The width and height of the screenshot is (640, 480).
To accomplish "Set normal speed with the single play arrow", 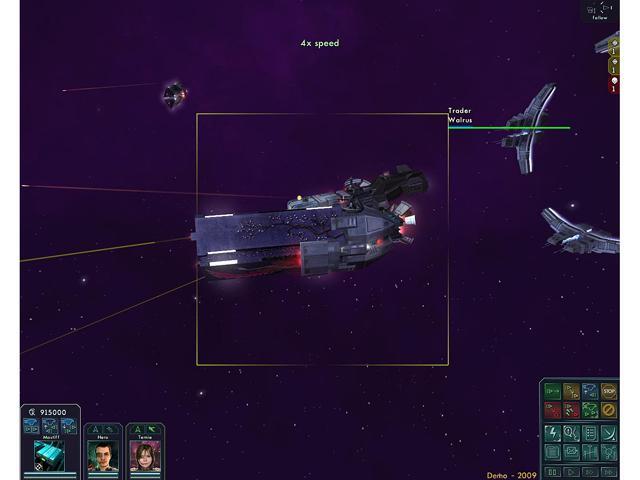I will (572, 471).
